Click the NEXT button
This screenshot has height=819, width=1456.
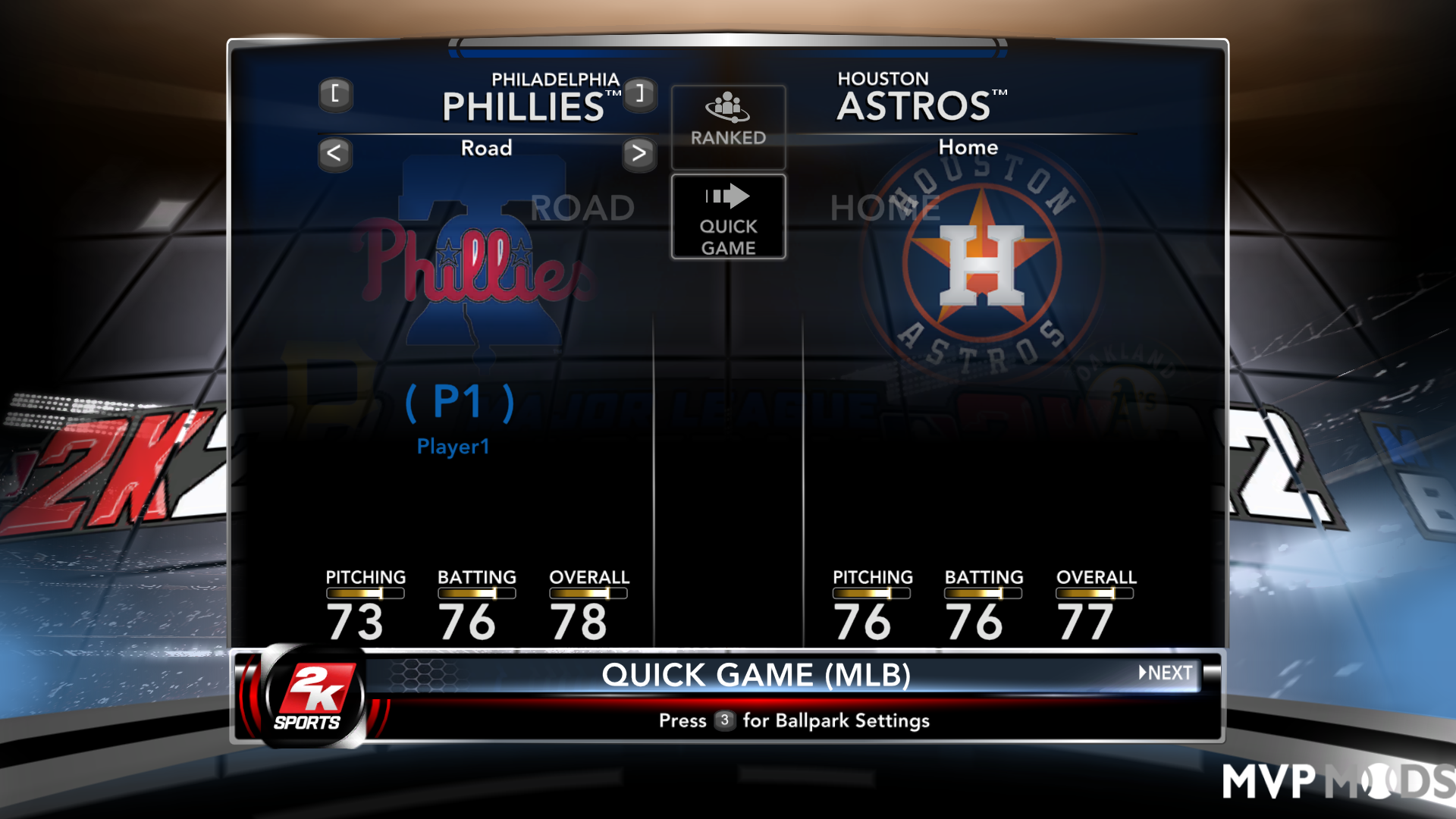point(1168,673)
